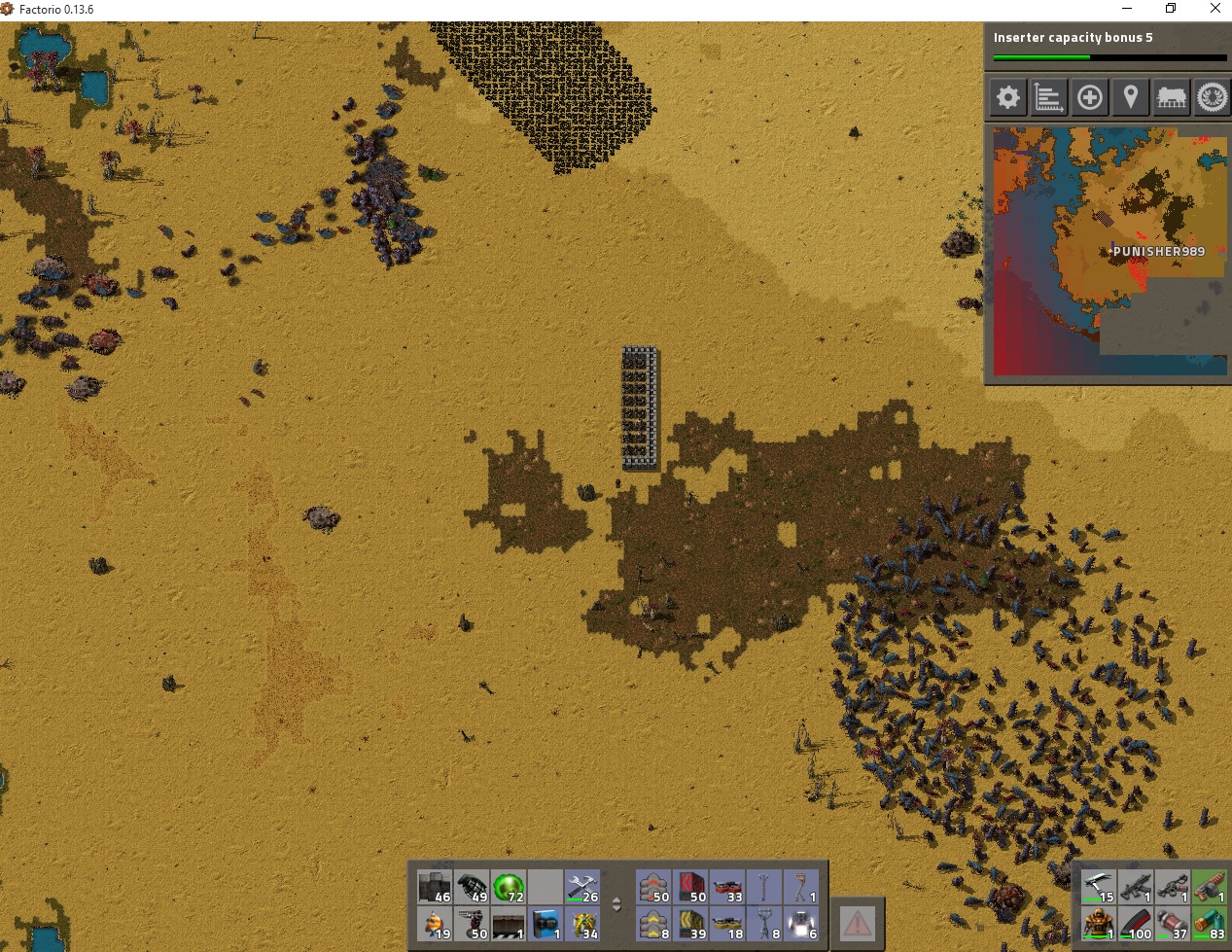Click the minimap showing PUNISHER989

1109,252
